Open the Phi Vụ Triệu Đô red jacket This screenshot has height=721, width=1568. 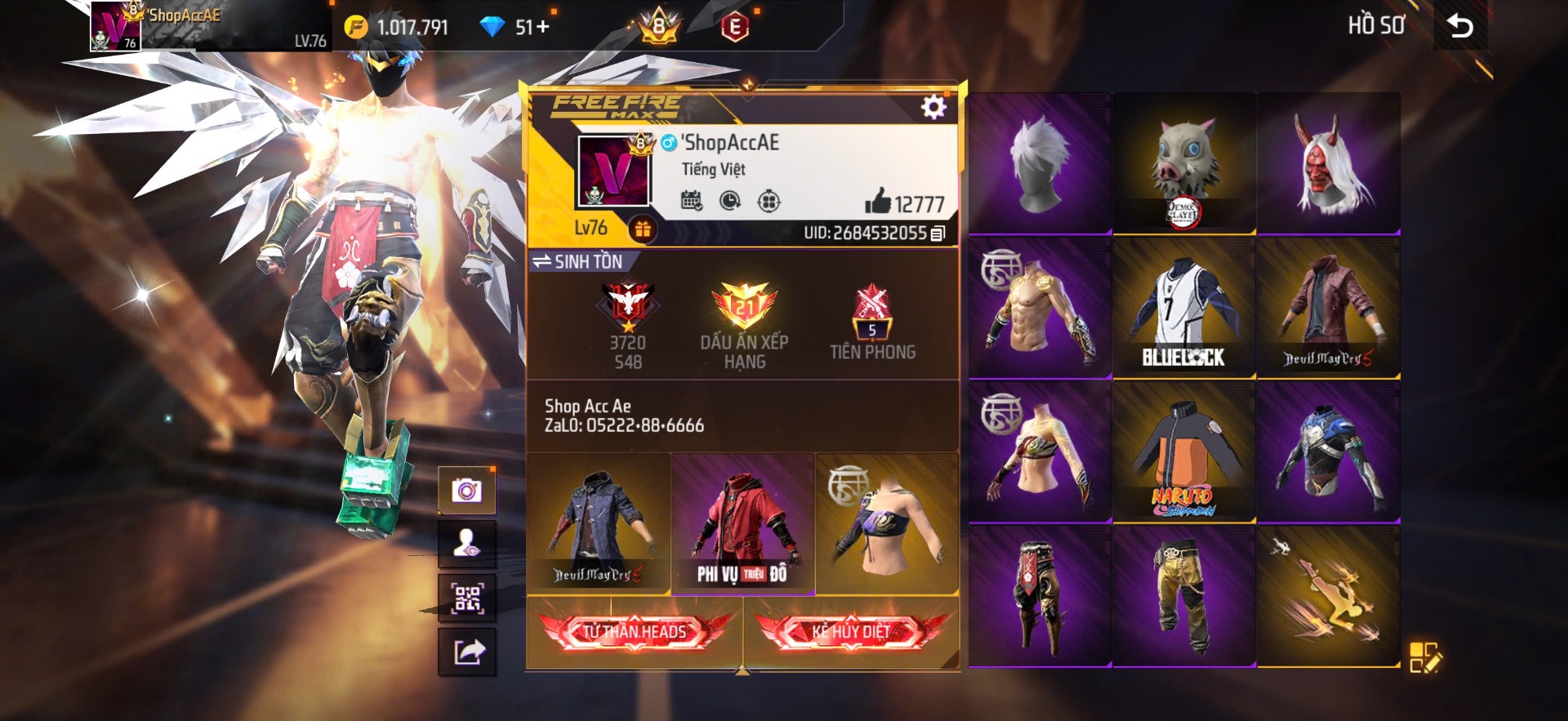coord(742,523)
